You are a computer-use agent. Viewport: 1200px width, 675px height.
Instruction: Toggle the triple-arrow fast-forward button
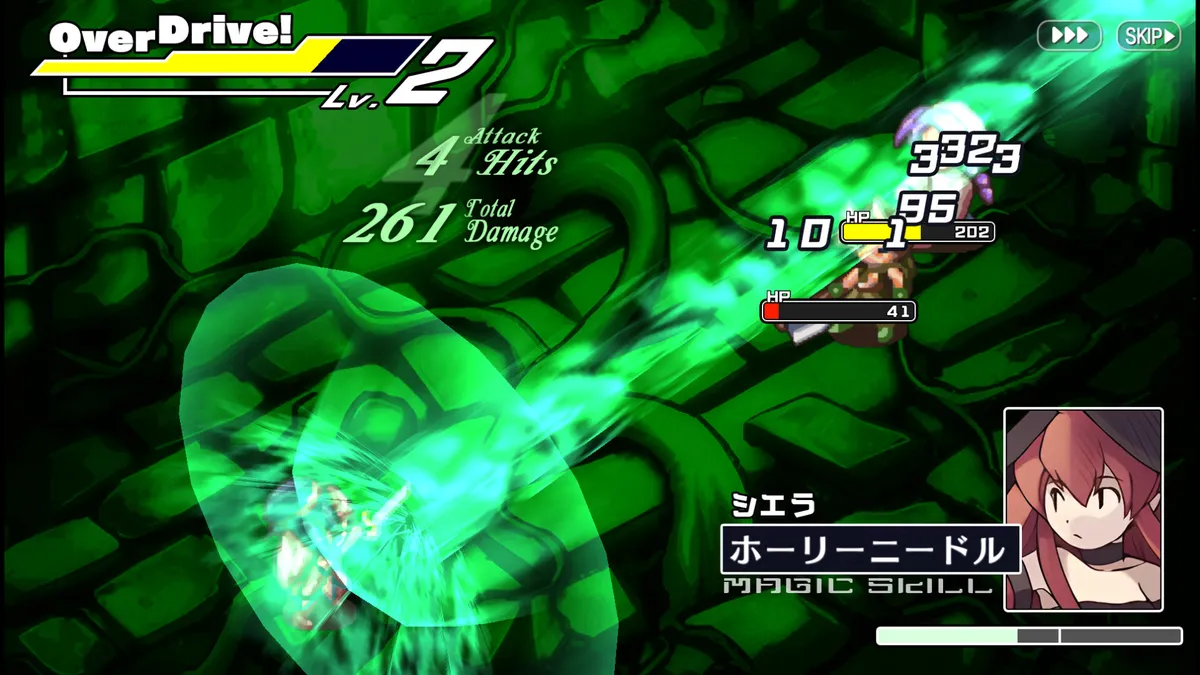1069,36
